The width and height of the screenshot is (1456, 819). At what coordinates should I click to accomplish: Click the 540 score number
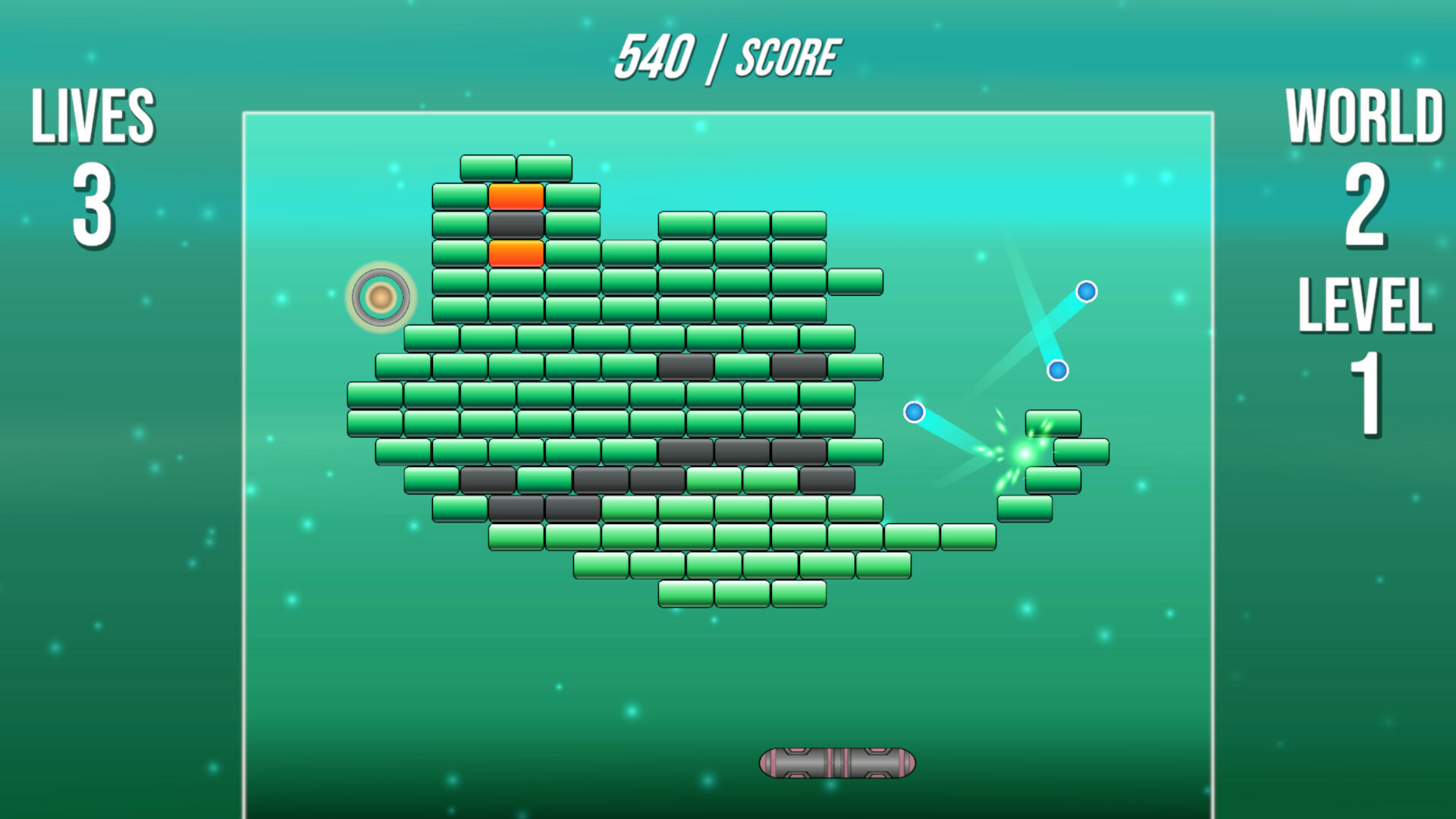pyautogui.click(x=657, y=53)
